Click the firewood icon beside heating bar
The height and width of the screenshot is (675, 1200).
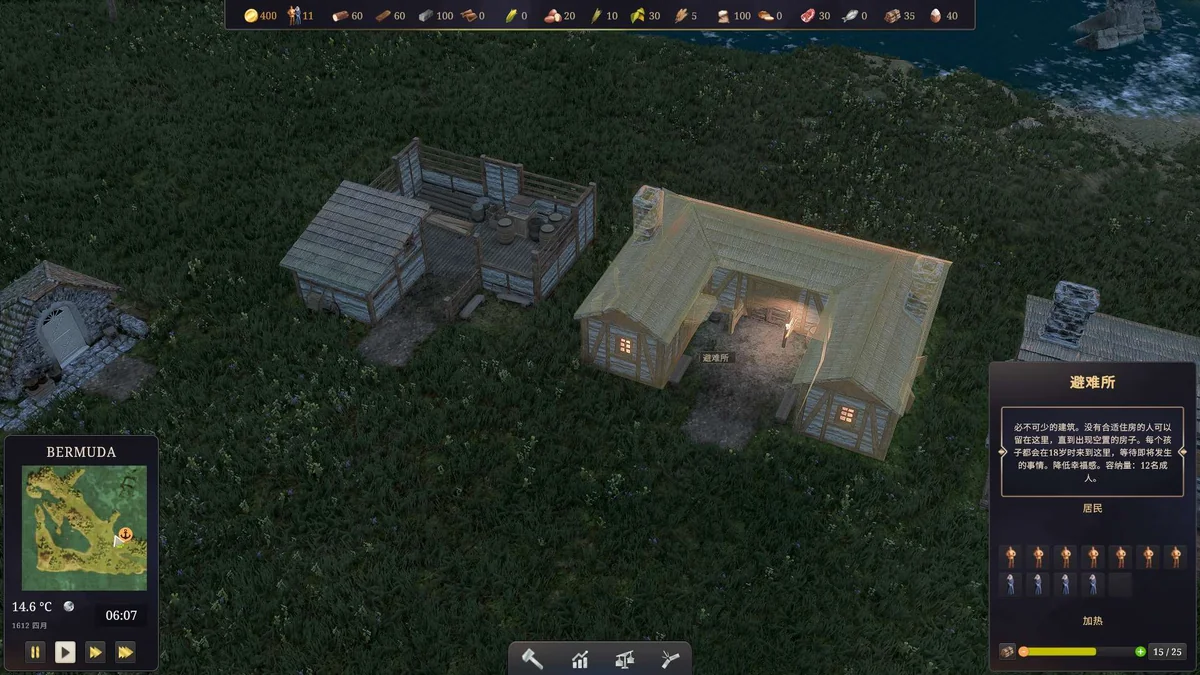coord(1006,652)
